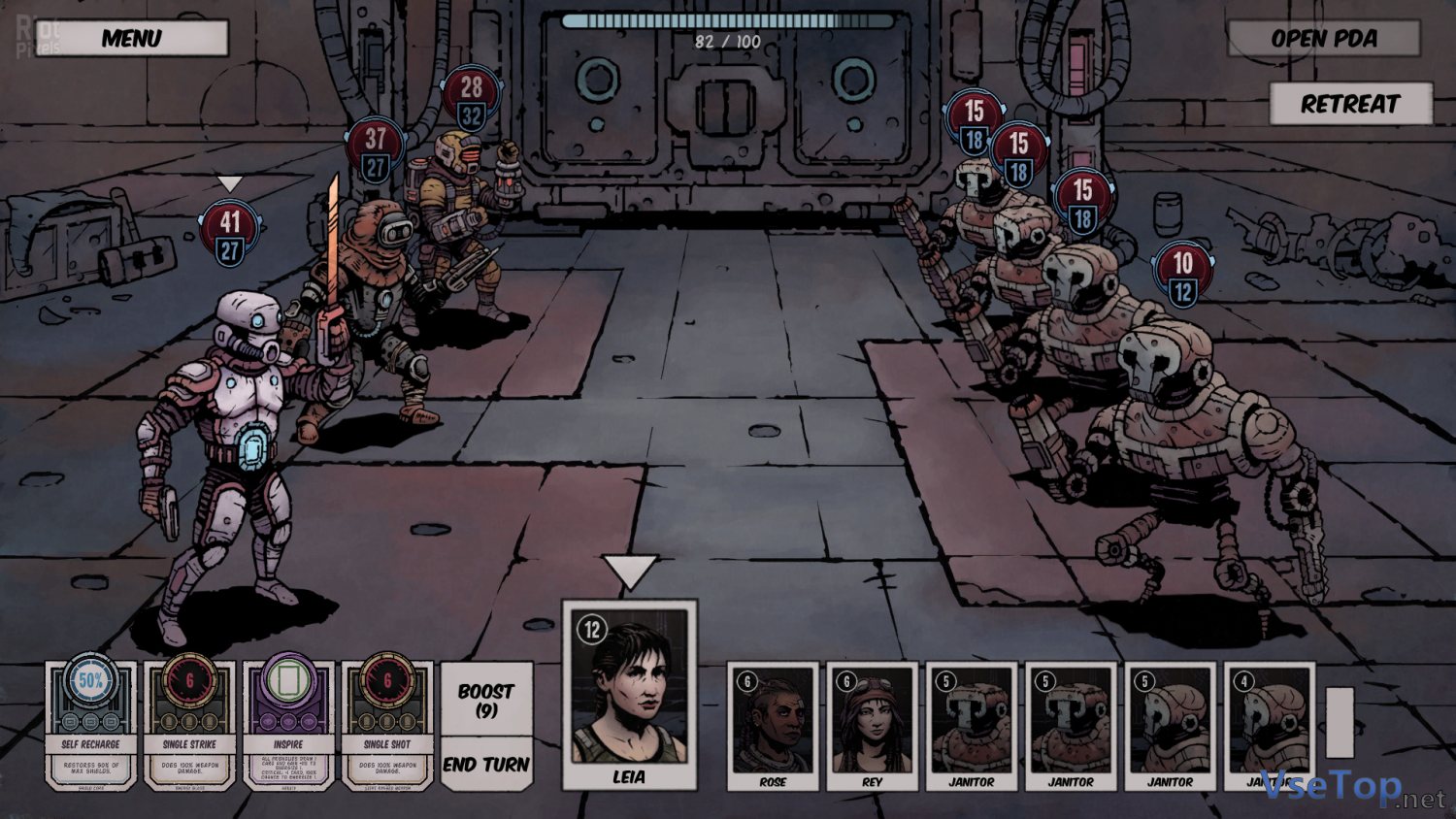
Task: Click Rose's portrait in turn order
Action: tap(773, 726)
